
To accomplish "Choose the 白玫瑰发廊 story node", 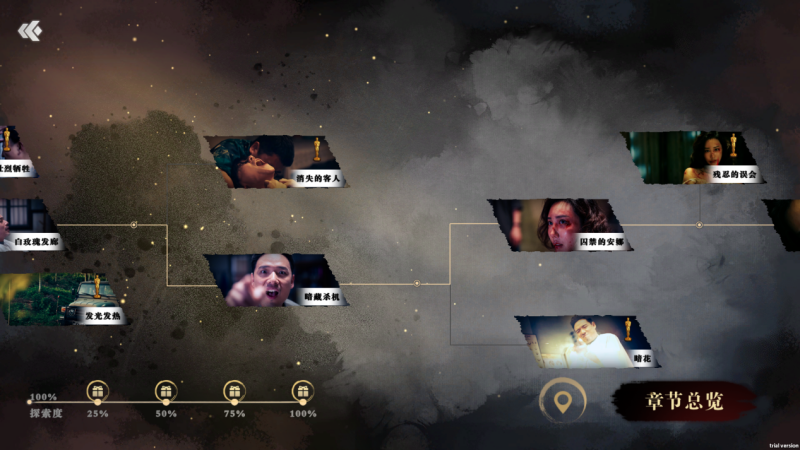I will coord(28,224).
